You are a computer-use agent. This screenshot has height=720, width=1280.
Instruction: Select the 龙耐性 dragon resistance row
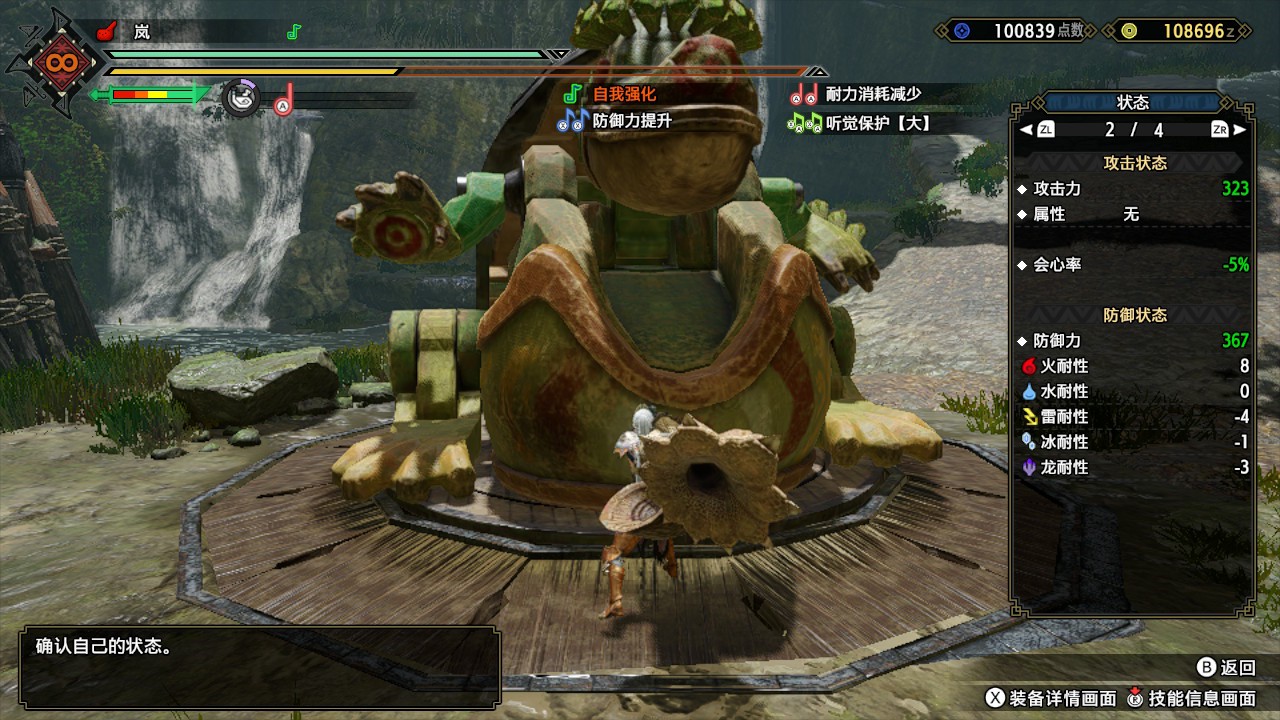point(1133,466)
